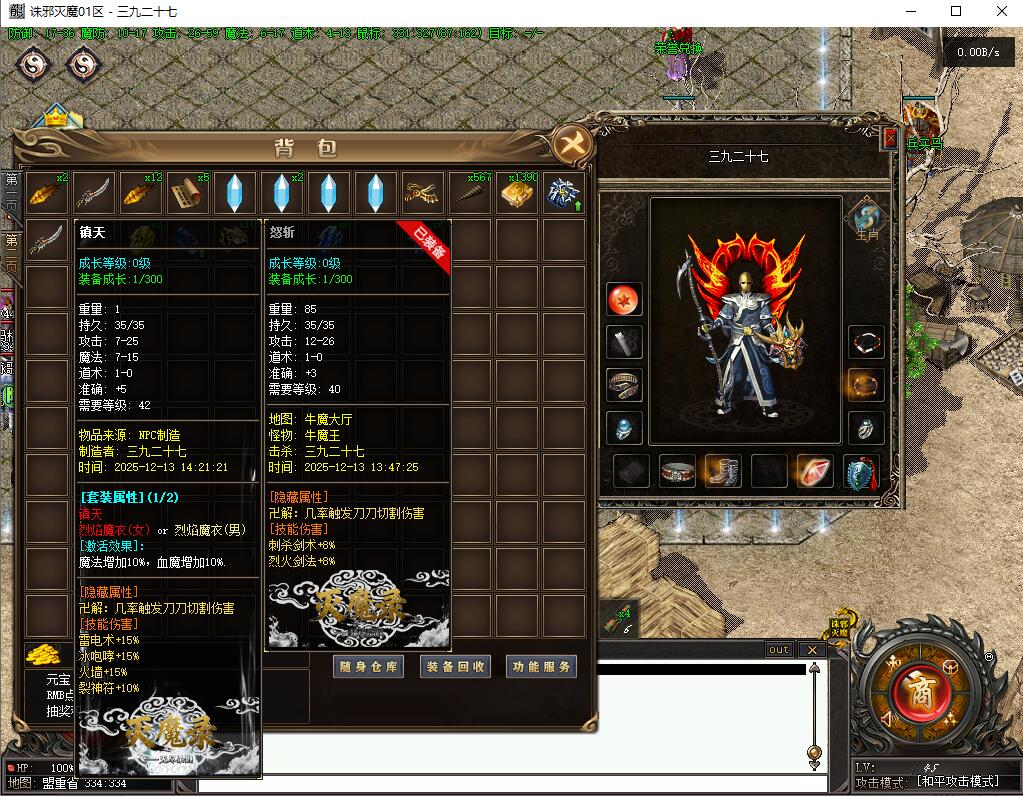Open the 生肖 zodiac slot
Viewport: 1023px width, 796px height.
coord(865,217)
